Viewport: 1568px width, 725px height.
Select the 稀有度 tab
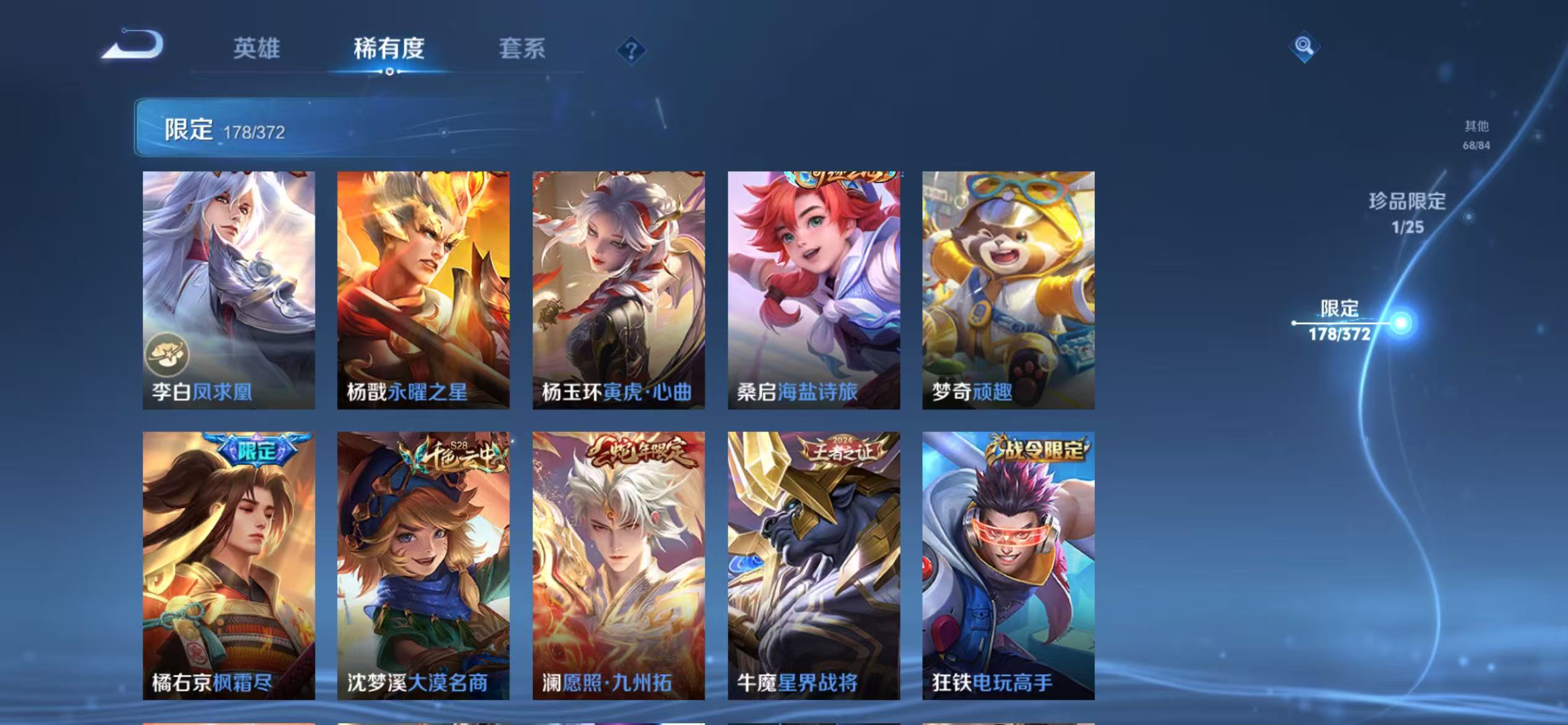390,51
